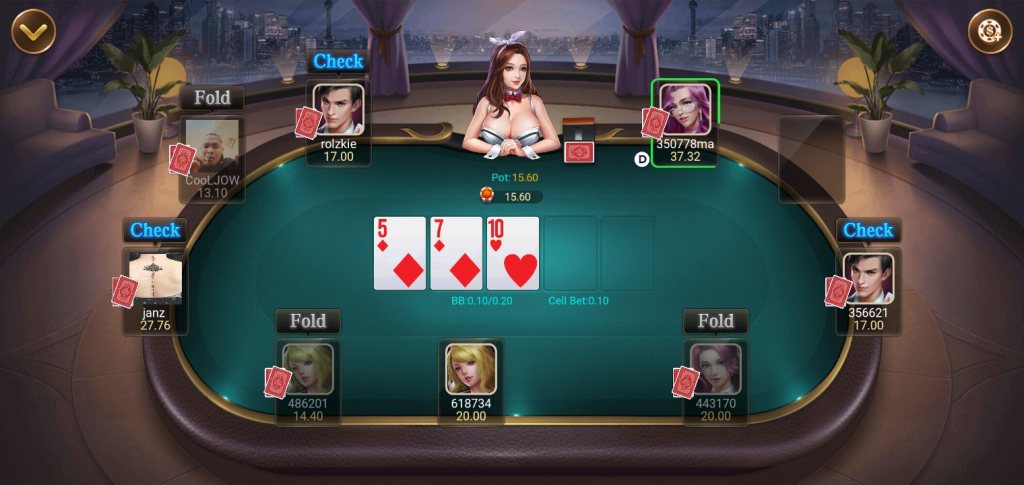Select player 486201's avatar

[x=308, y=369]
